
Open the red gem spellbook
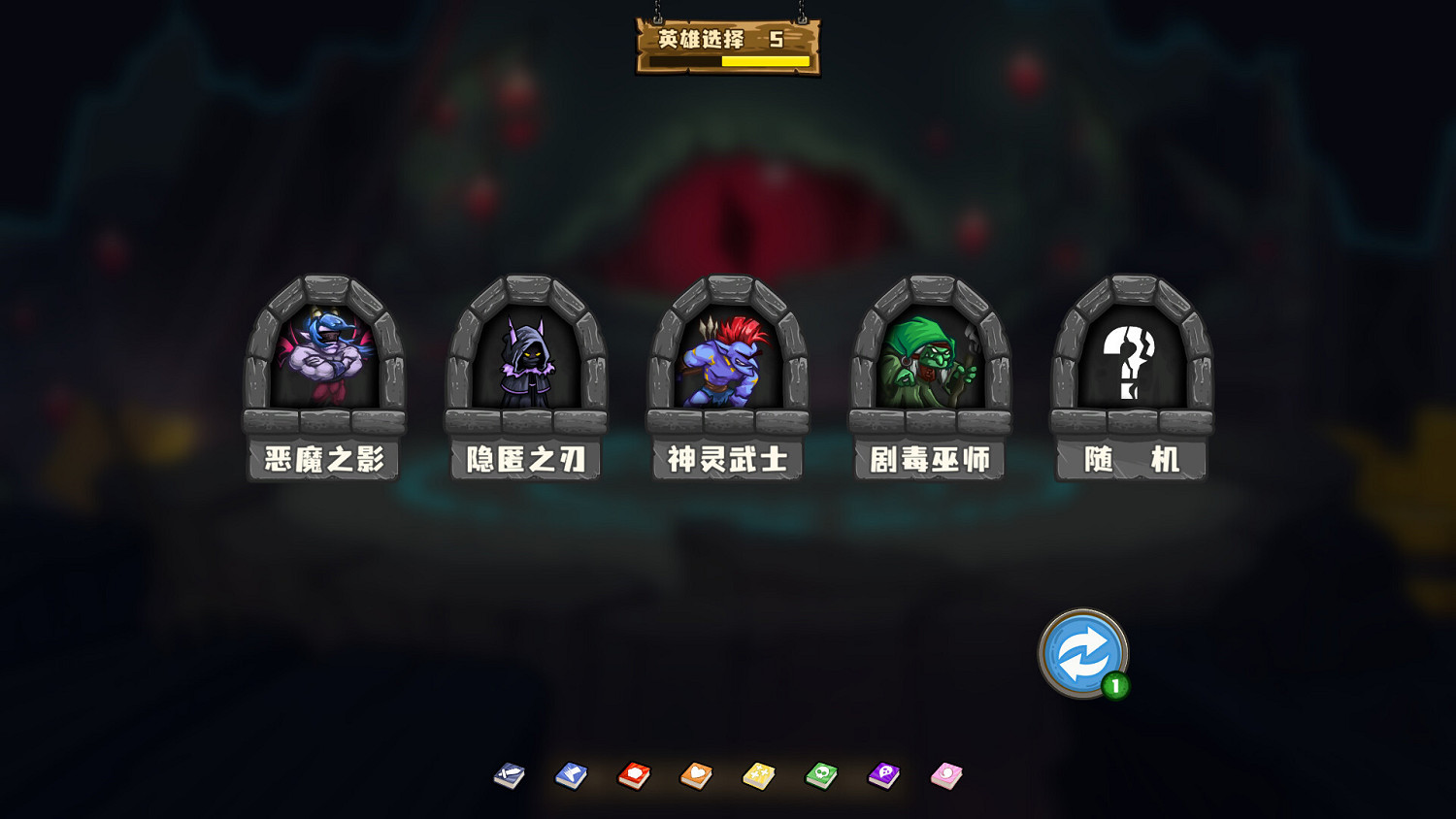click(636, 775)
